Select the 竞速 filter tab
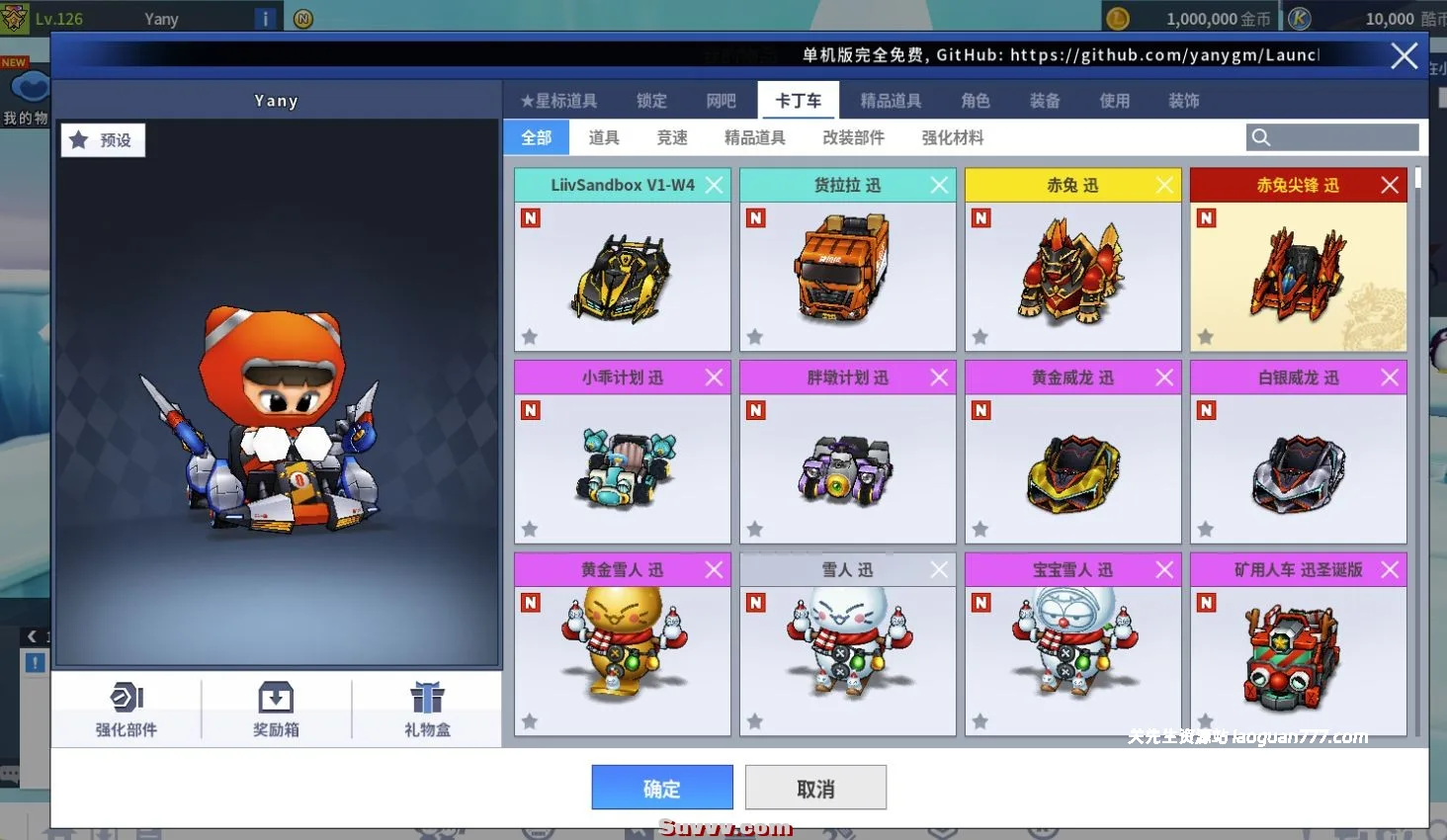This screenshot has width=1447, height=840. (671, 137)
